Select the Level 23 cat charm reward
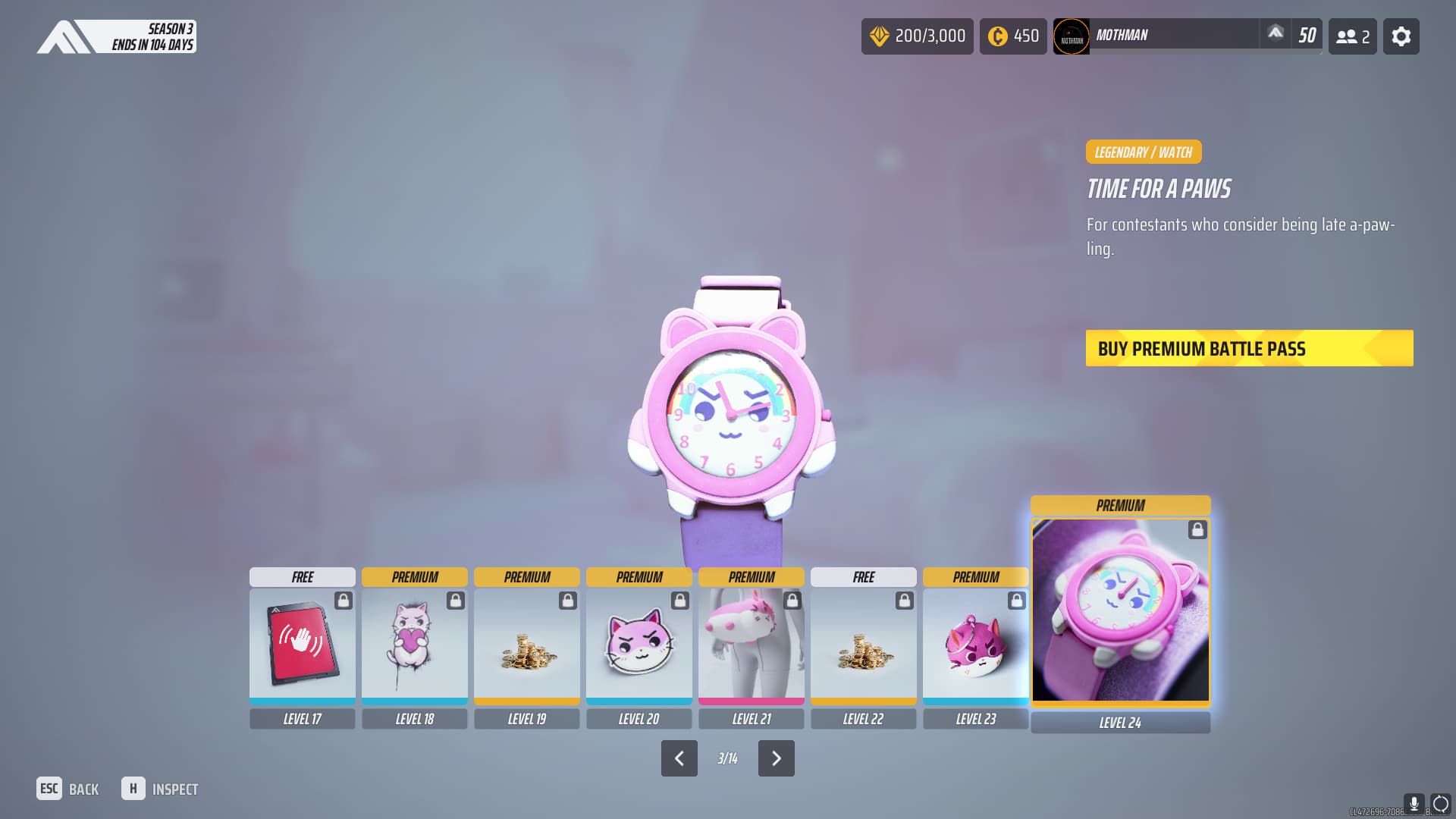 [x=975, y=644]
